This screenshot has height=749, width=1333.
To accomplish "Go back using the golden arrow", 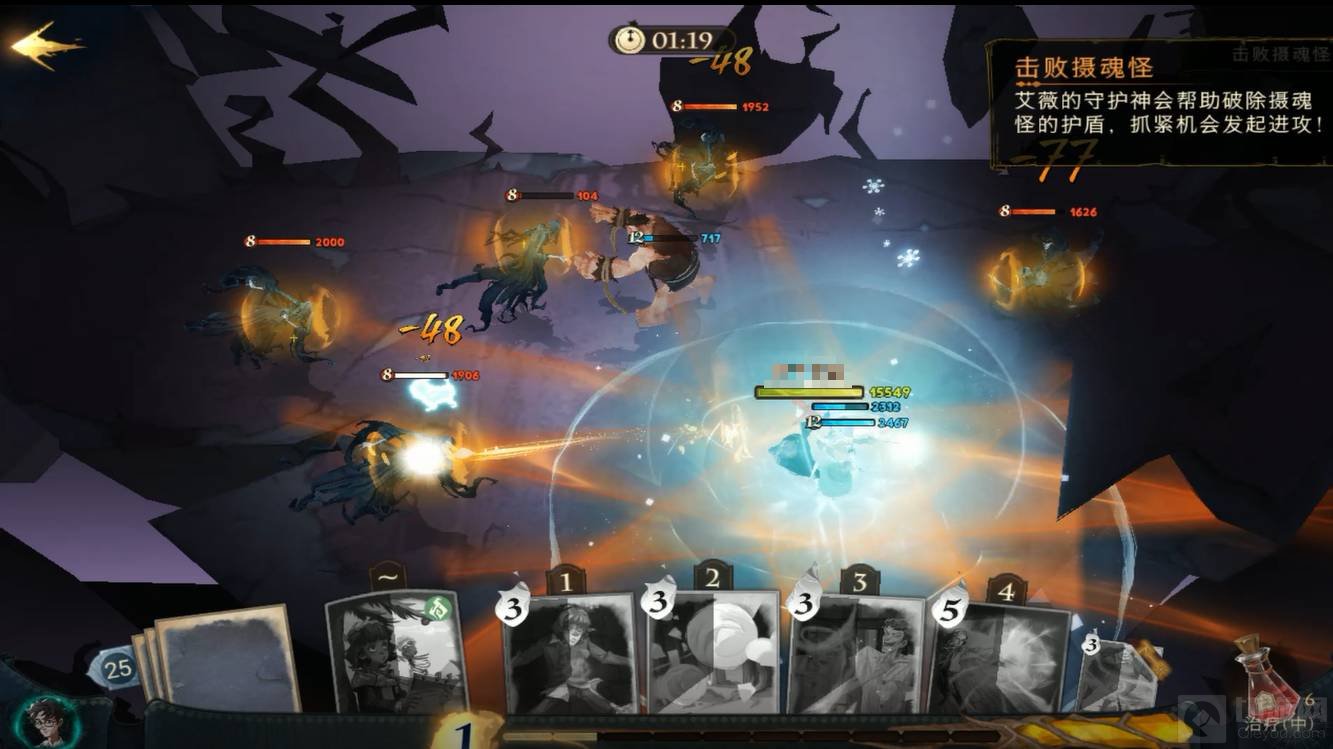I will tap(45, 46).
